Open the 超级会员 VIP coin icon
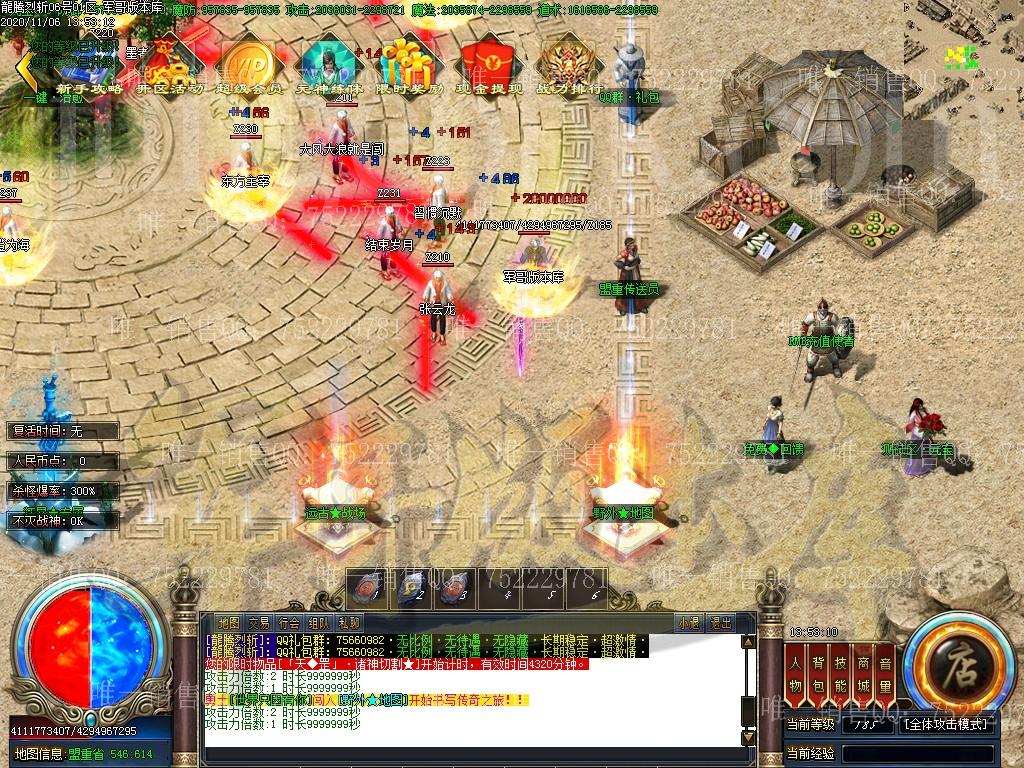Image resolution: width=1024 pixels, height=768 pixels. [246, 66]
